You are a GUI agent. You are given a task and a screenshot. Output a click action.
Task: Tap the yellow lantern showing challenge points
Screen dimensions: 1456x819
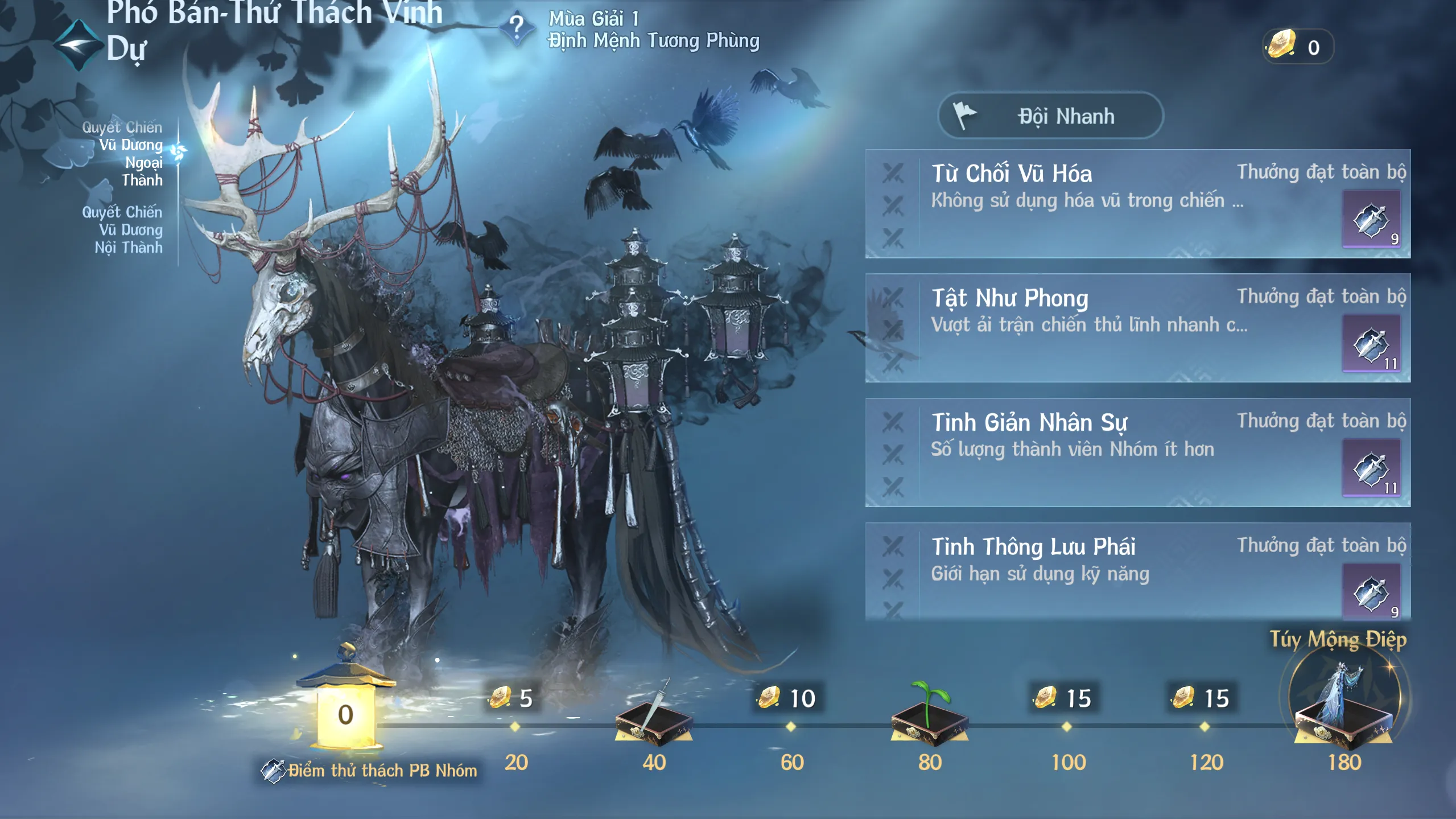tap(345, 709)
